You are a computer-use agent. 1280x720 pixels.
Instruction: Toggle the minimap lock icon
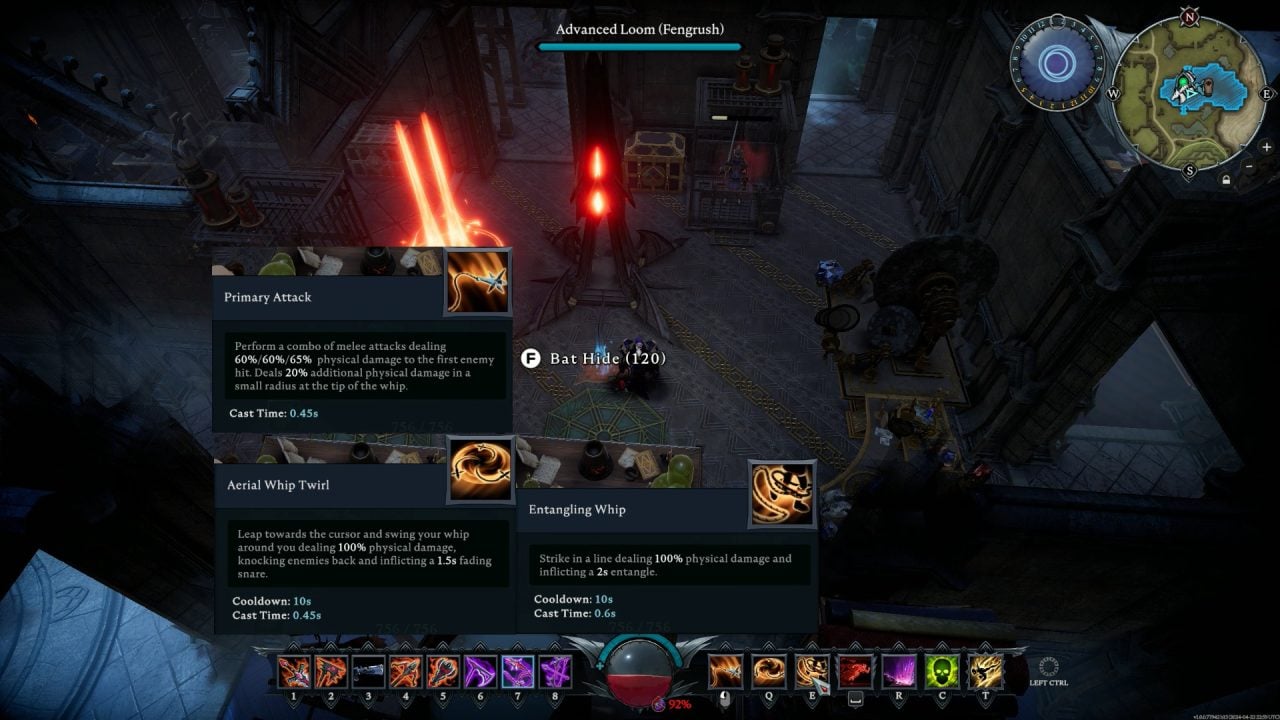1226,180
